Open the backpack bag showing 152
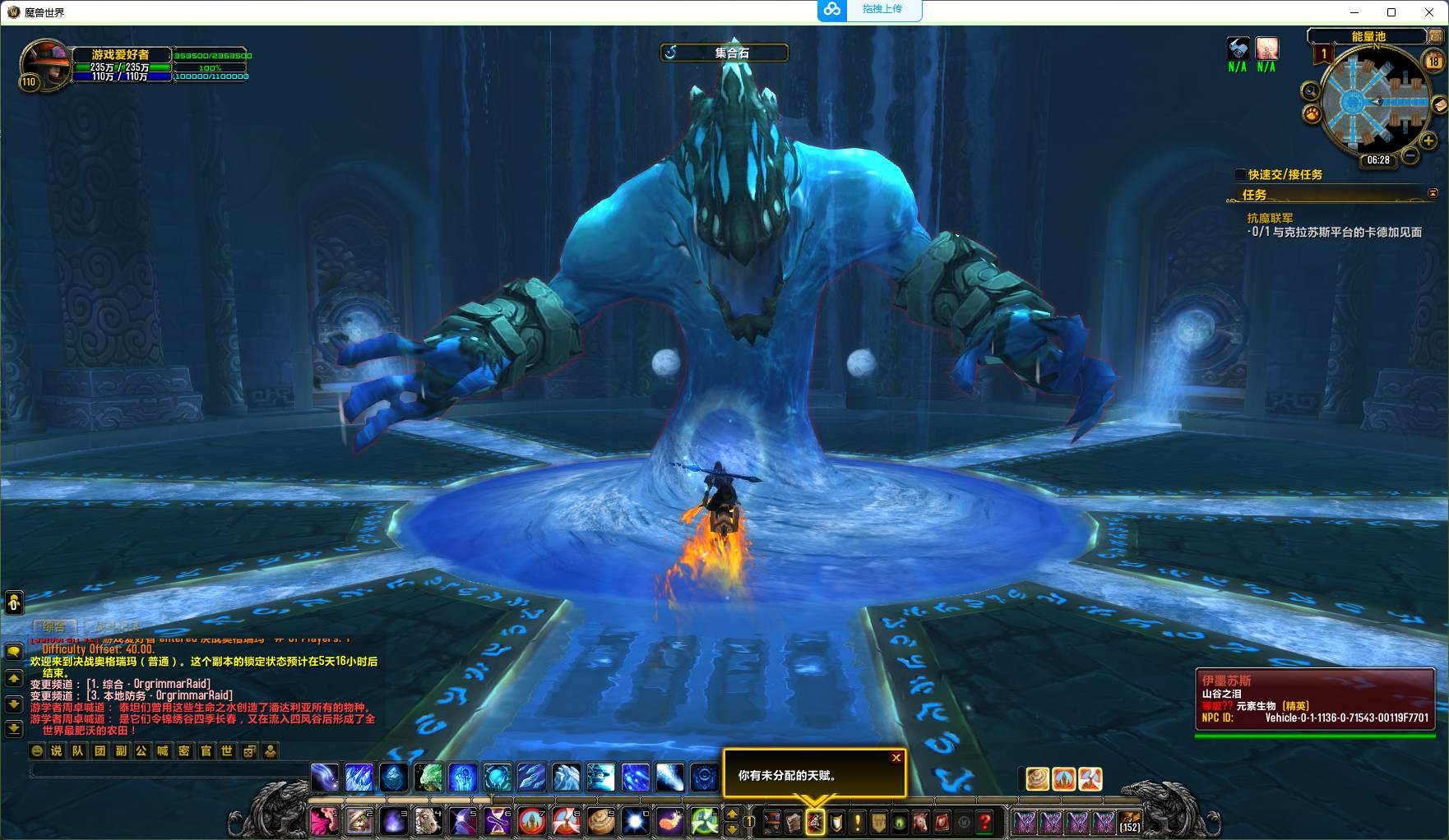The width and height of the screenshot is (1449, 840). click(1130, 821)
